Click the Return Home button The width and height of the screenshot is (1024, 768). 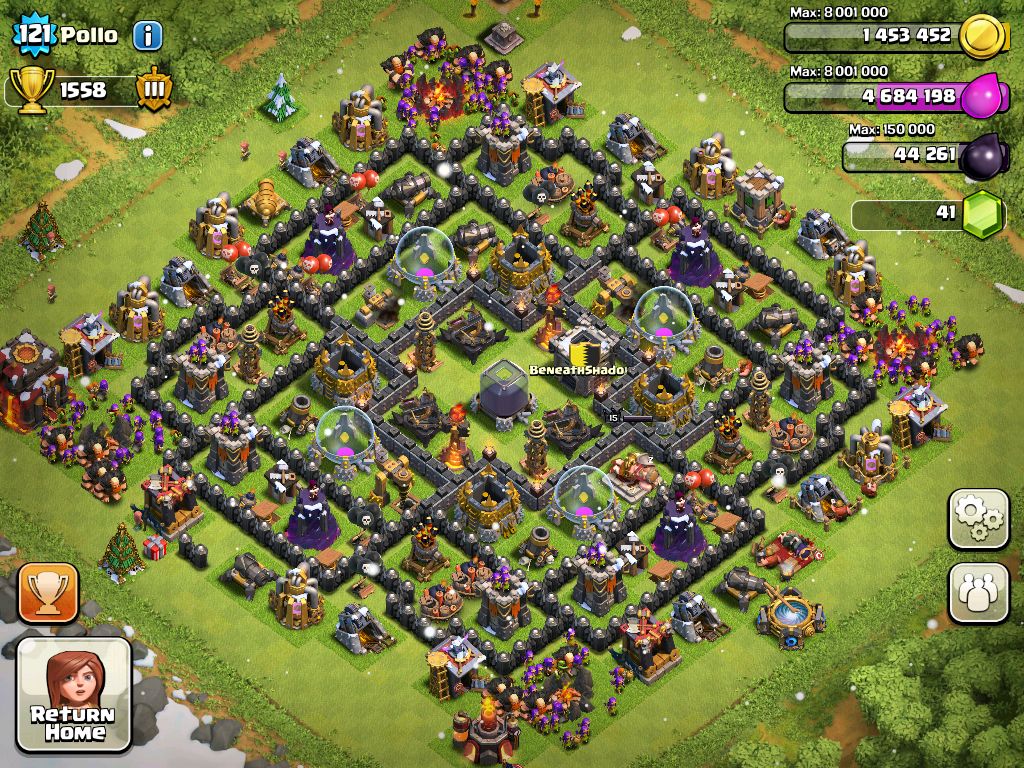pos(74,694)
